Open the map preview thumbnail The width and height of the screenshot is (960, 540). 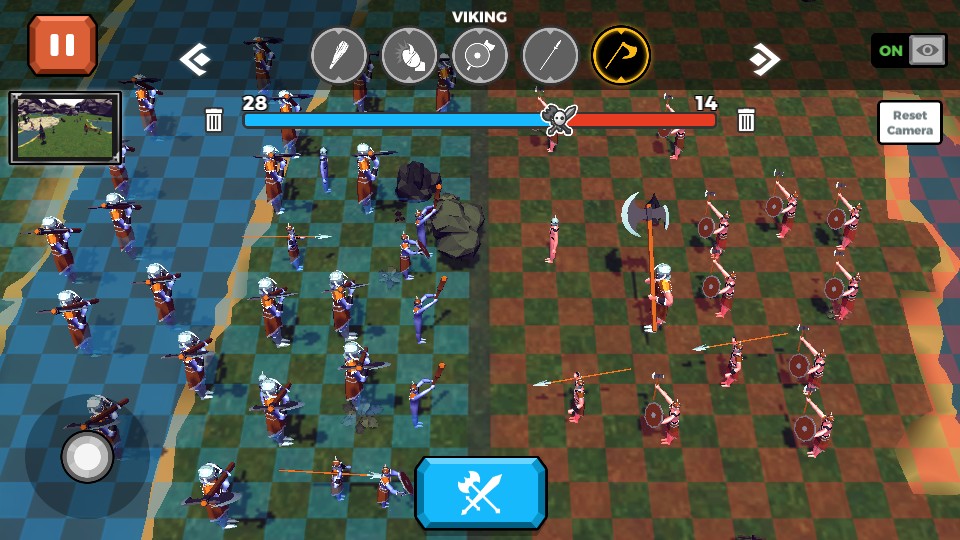(x=65, y=128)
